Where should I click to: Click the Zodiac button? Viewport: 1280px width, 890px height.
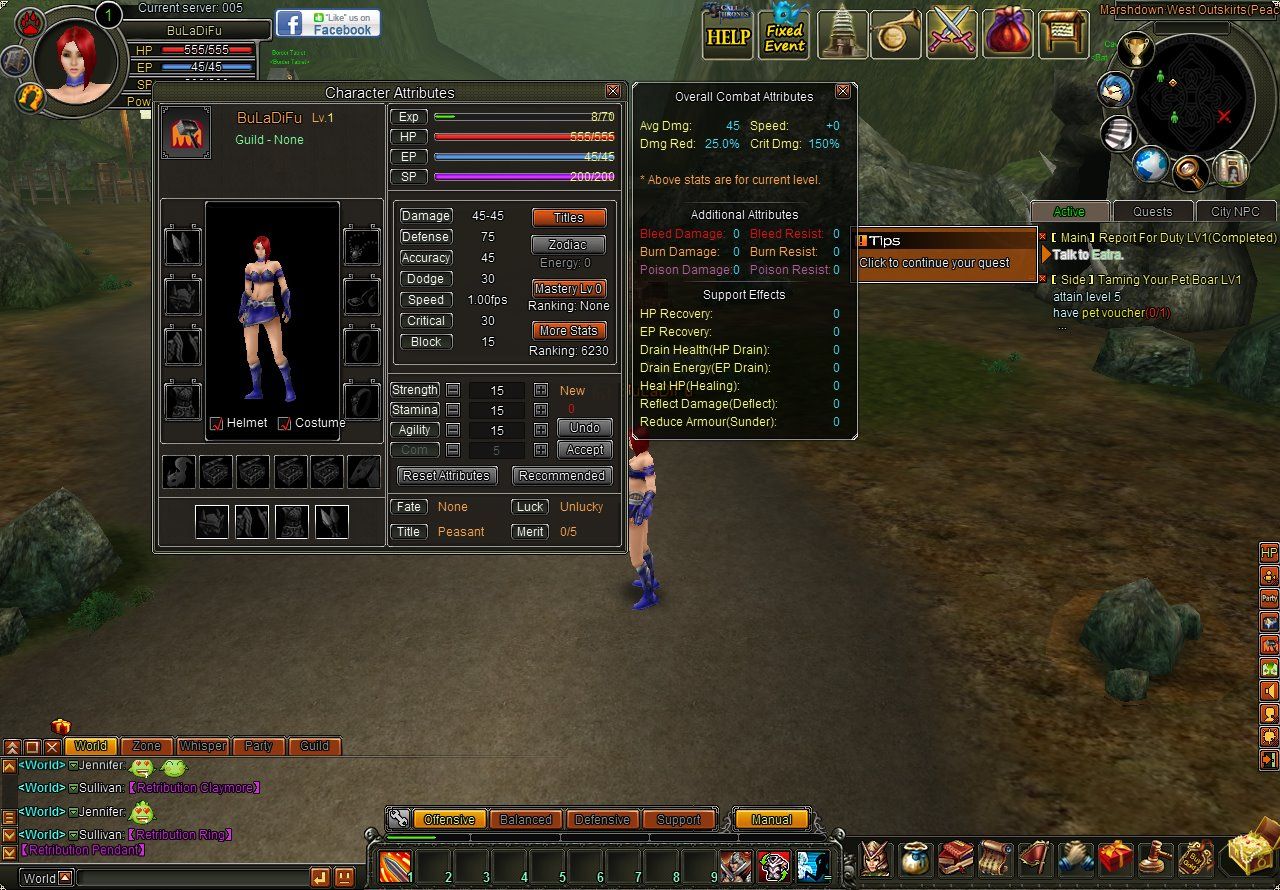pyautogui.click(x=568, y=245)
